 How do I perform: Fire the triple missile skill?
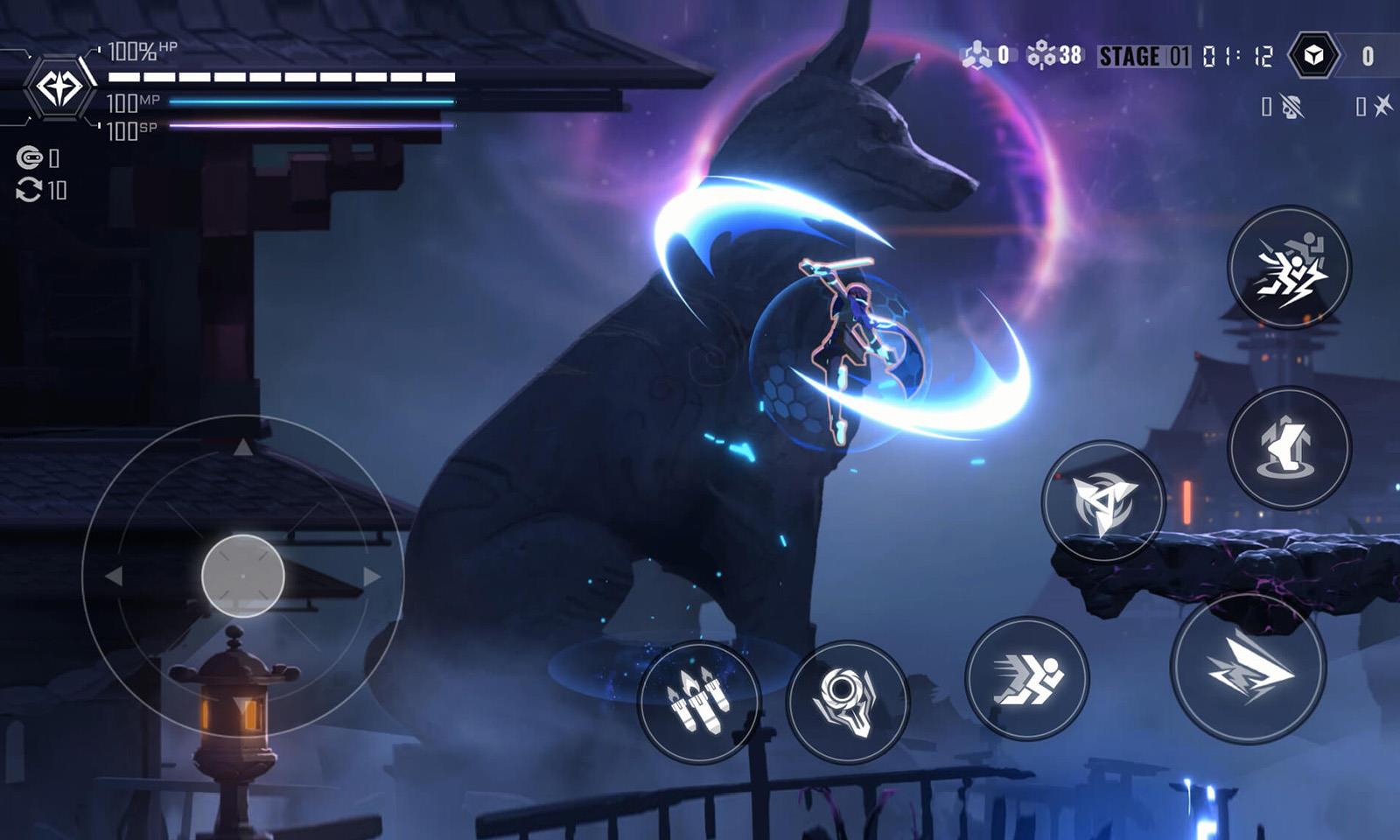[x=698, y=701]
